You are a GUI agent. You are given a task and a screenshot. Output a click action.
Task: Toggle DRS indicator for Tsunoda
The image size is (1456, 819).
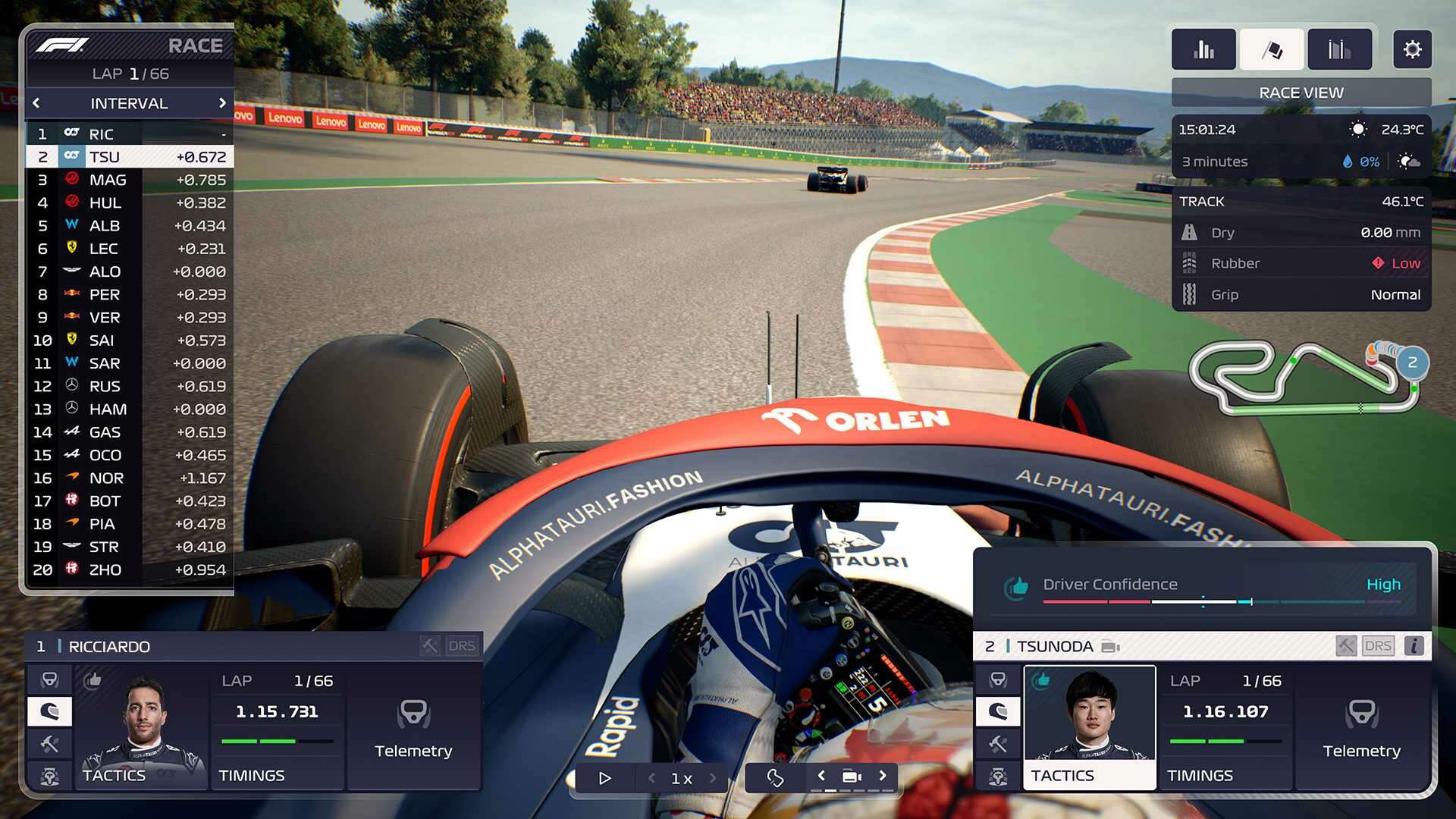[x=1379, y=645]
